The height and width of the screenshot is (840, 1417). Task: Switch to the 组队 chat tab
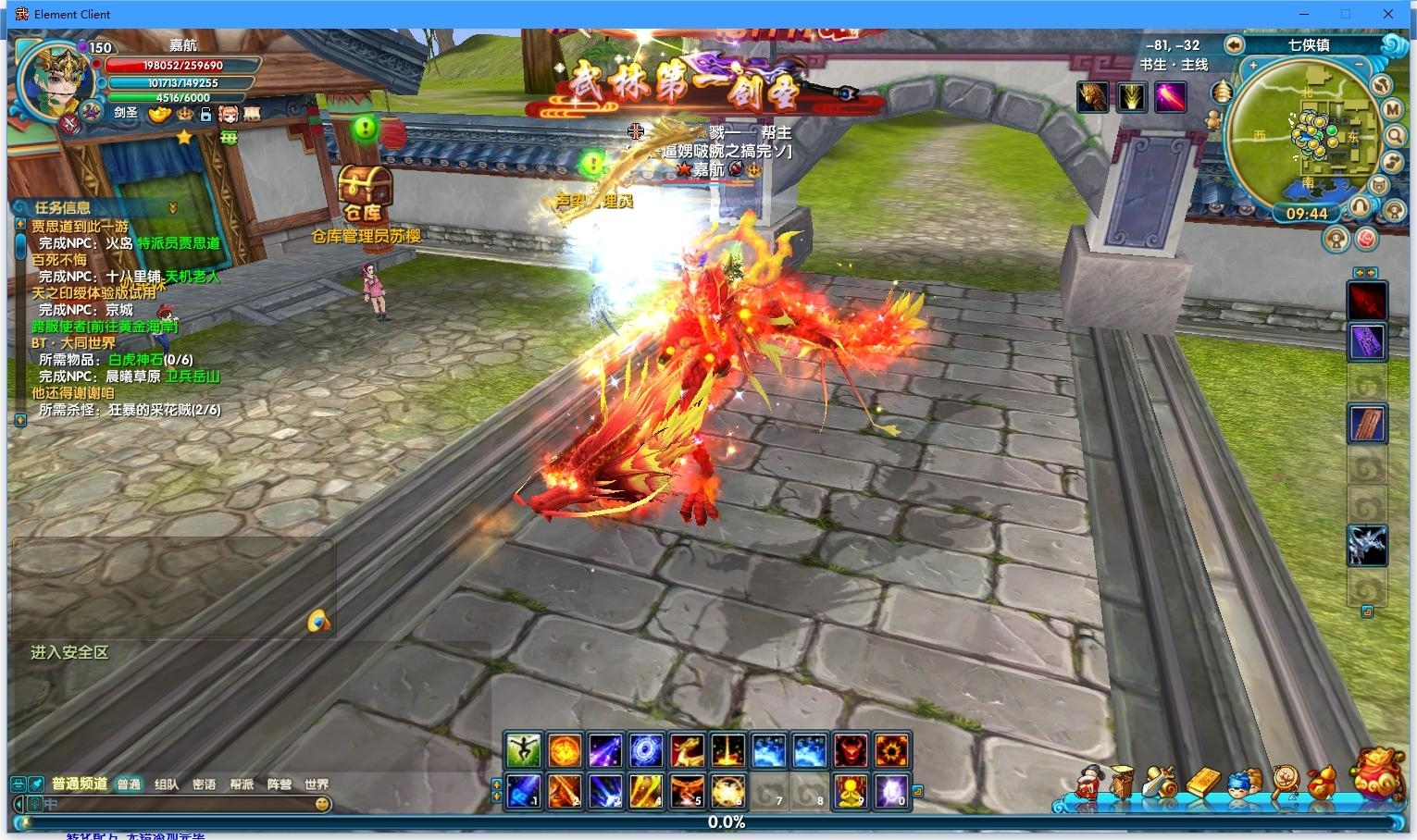(167, 784)
